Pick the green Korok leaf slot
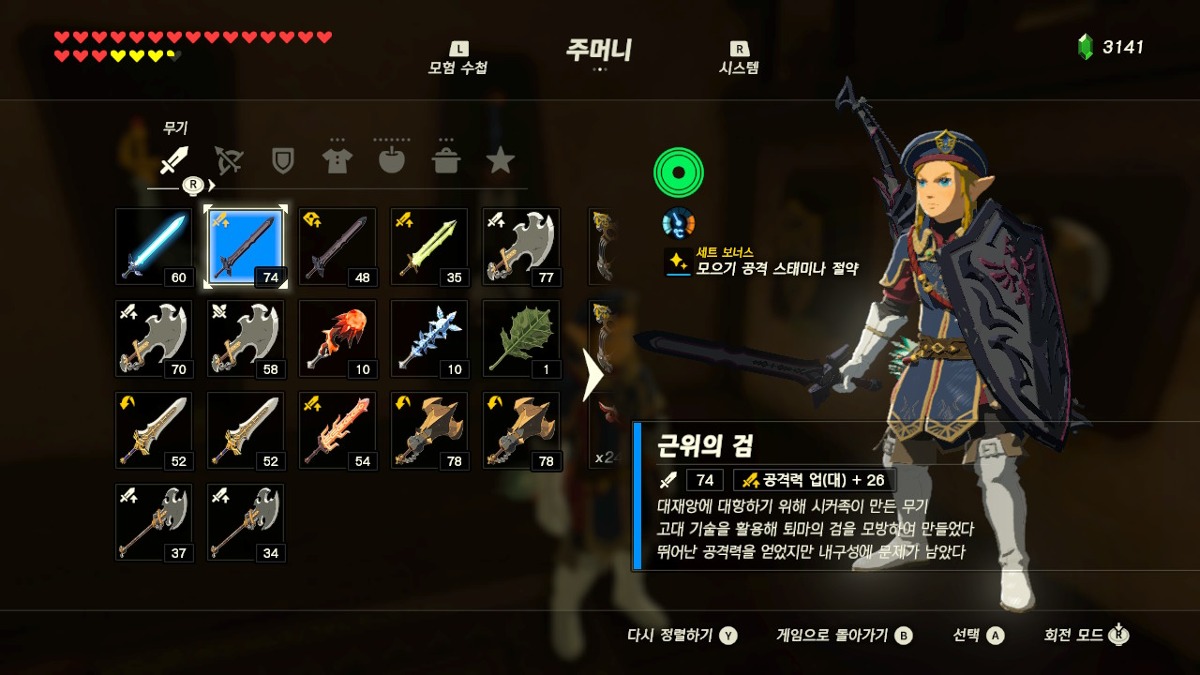Viewport: 1200px width, 675px height. (521, 339)
